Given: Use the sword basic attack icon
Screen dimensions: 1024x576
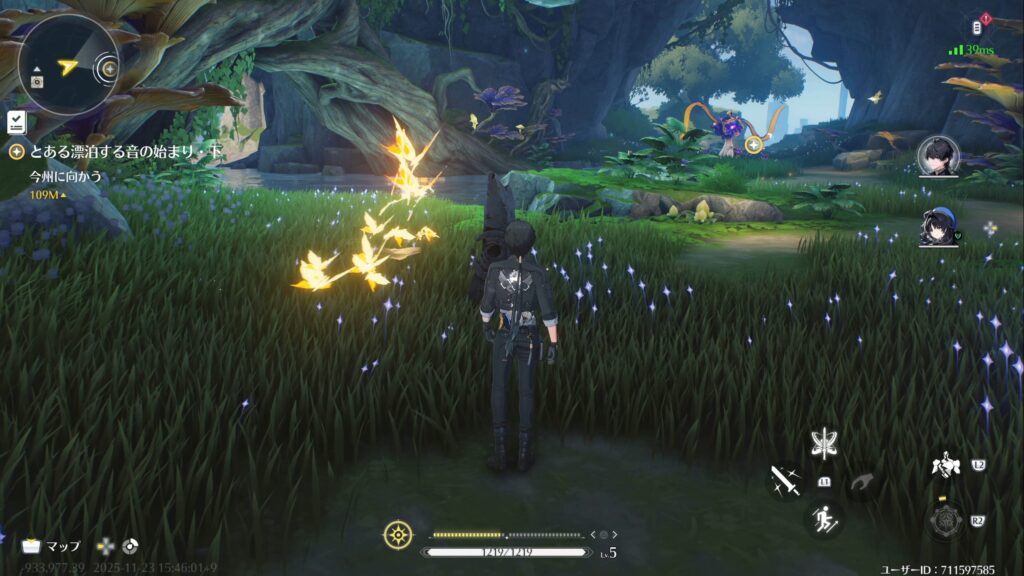Looking at the screenshot, I should coord(784,481).
